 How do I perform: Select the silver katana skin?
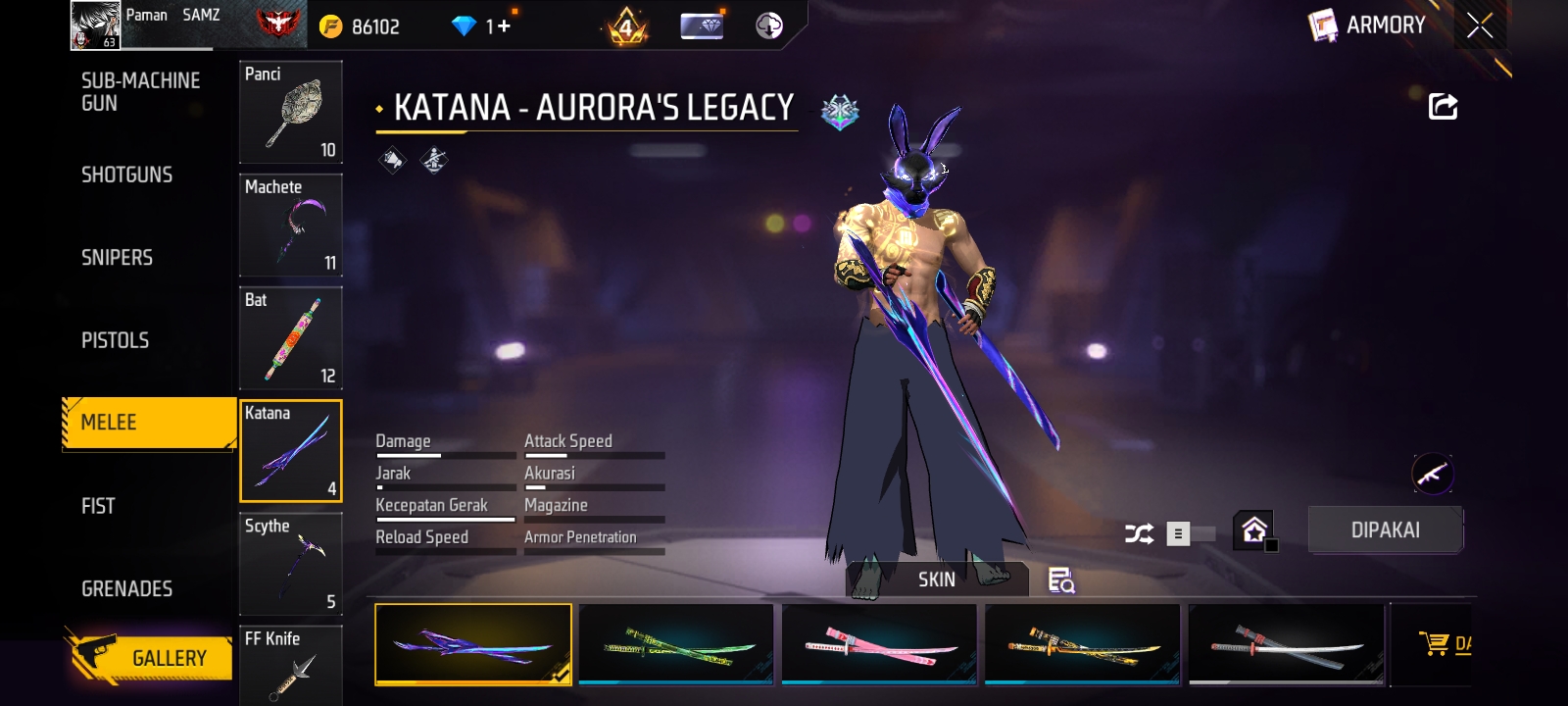pyautogui.click(x=1286, y=644)
